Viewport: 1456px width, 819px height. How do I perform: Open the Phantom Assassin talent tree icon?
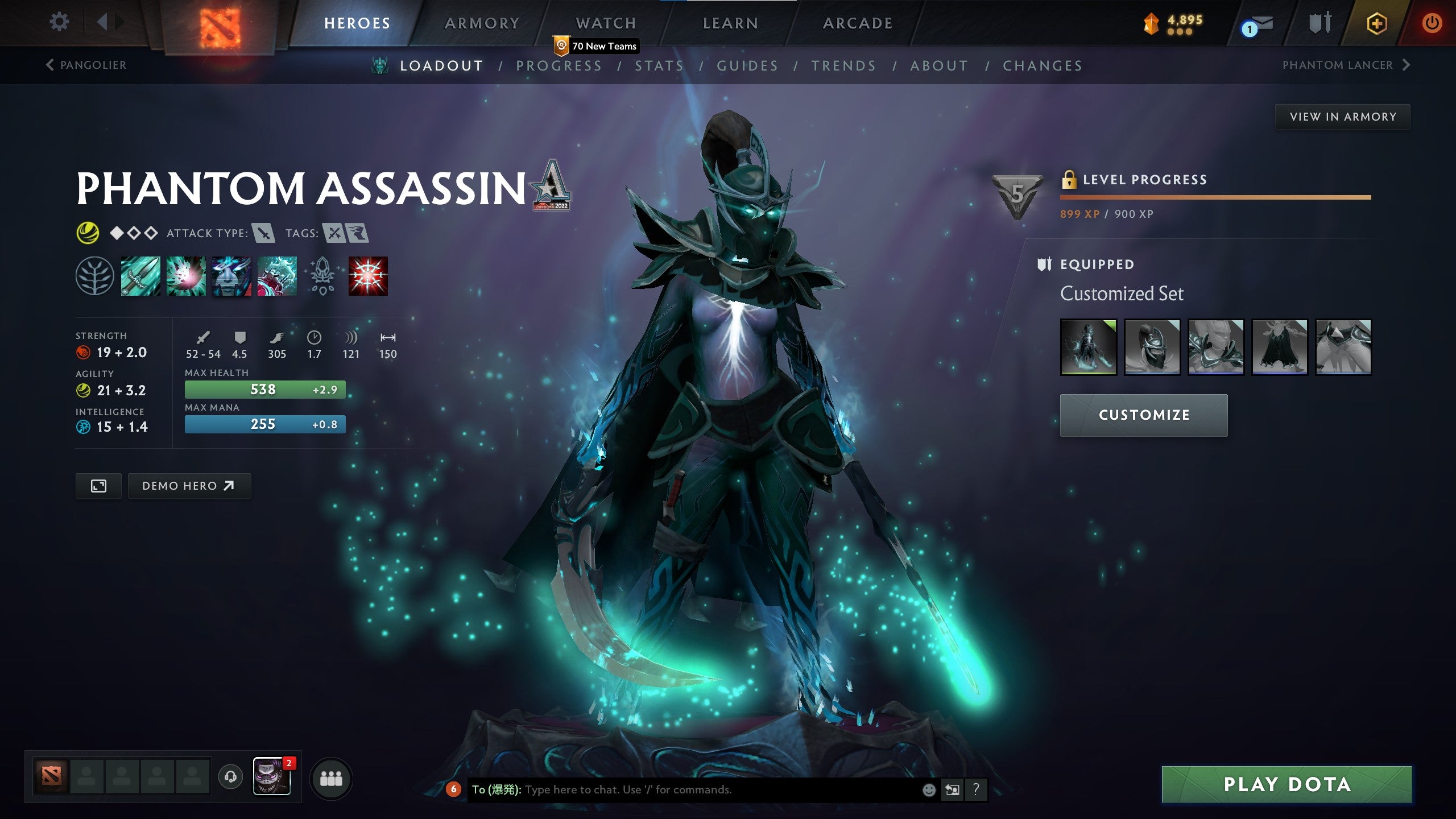95,277
